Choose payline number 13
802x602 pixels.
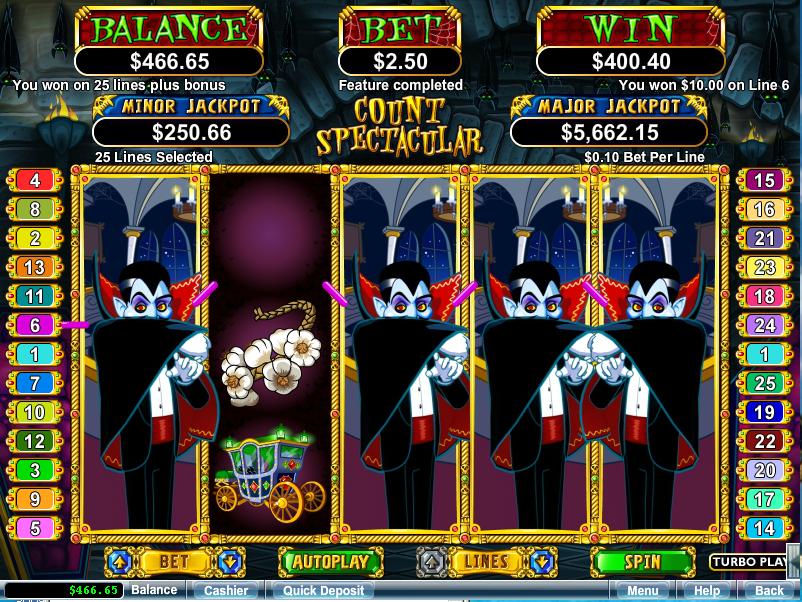tap(36, 268)
